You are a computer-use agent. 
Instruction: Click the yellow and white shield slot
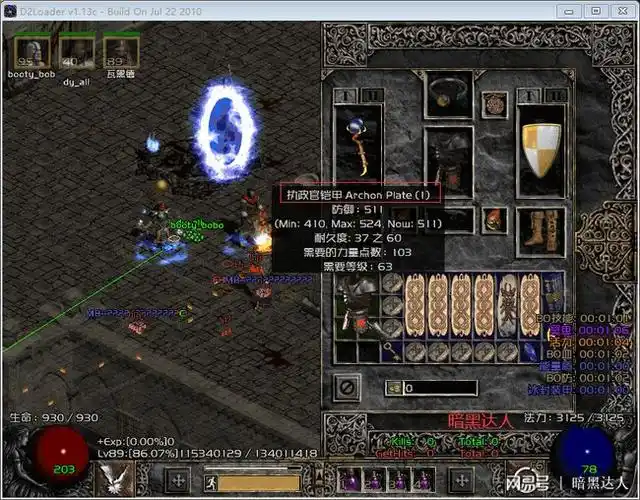541,152
